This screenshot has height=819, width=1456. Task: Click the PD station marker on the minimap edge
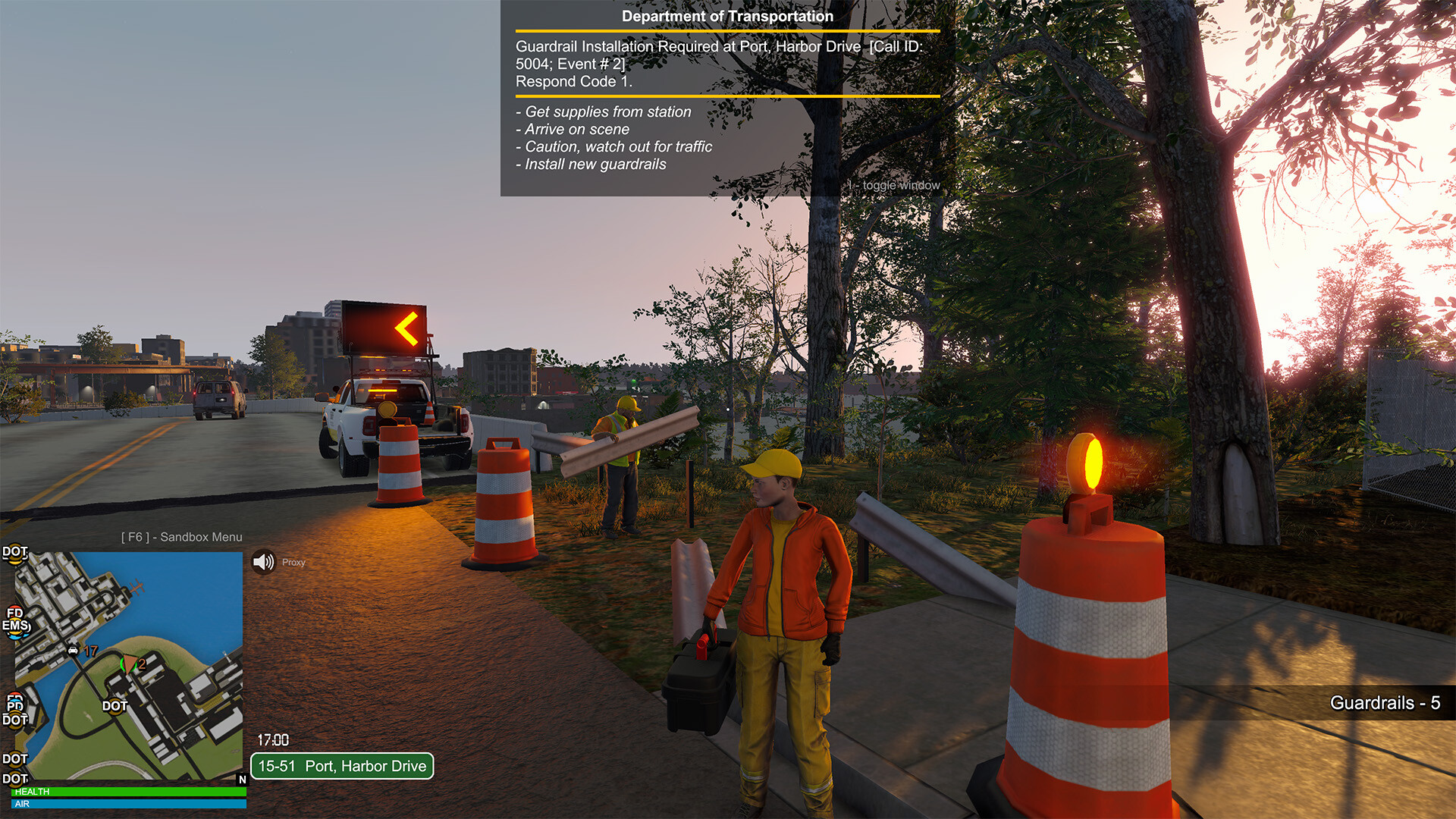(x=14, y=704)
